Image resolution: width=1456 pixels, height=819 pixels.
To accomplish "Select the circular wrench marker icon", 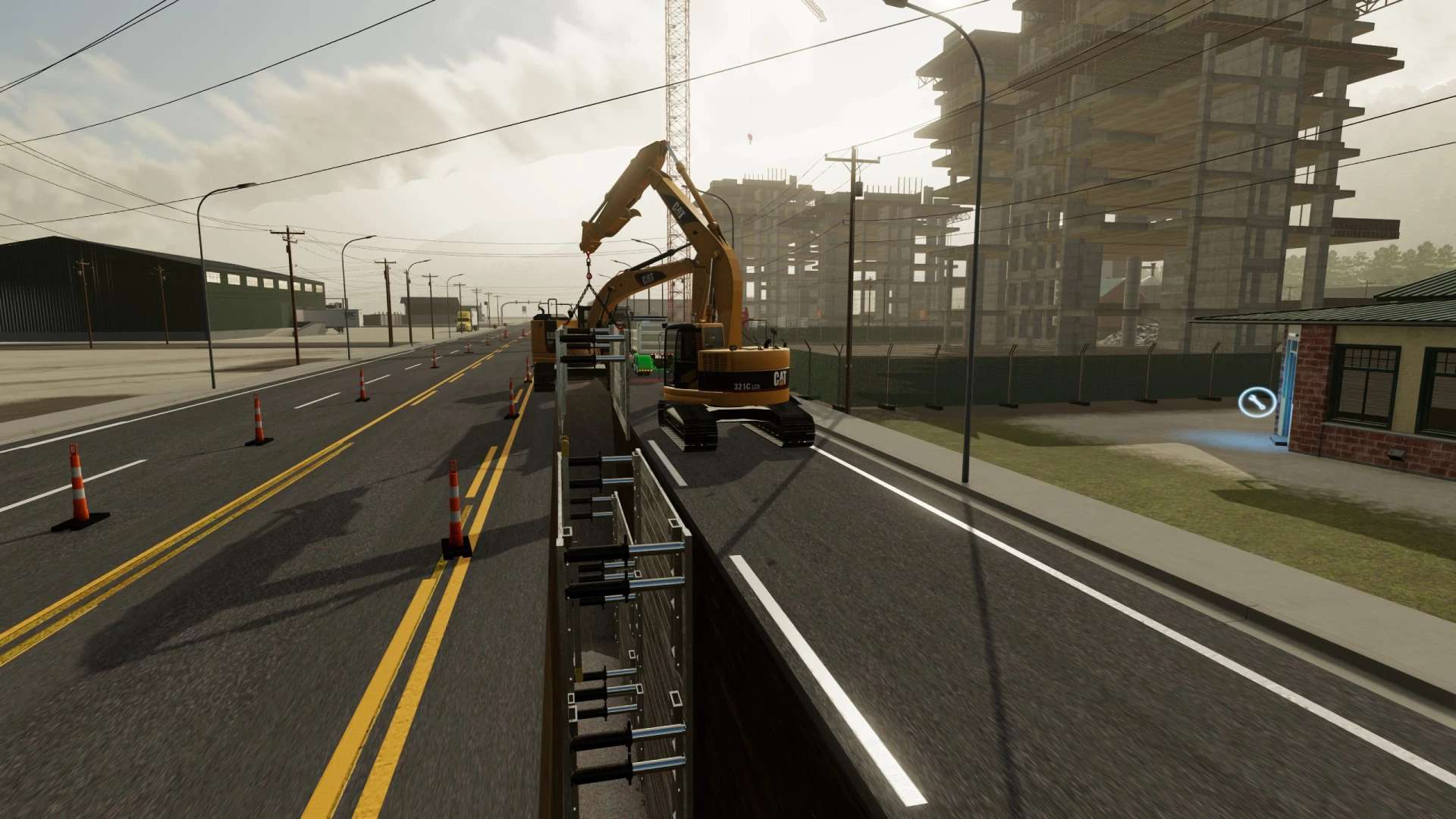I will tap(1257, 402).
